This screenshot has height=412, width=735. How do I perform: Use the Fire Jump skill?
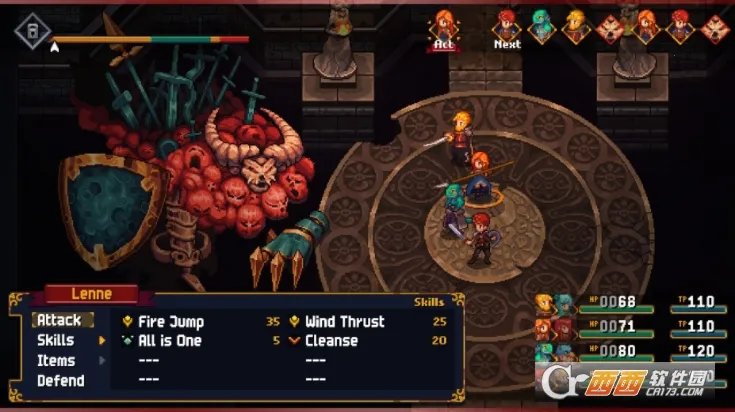coord(171,322)
